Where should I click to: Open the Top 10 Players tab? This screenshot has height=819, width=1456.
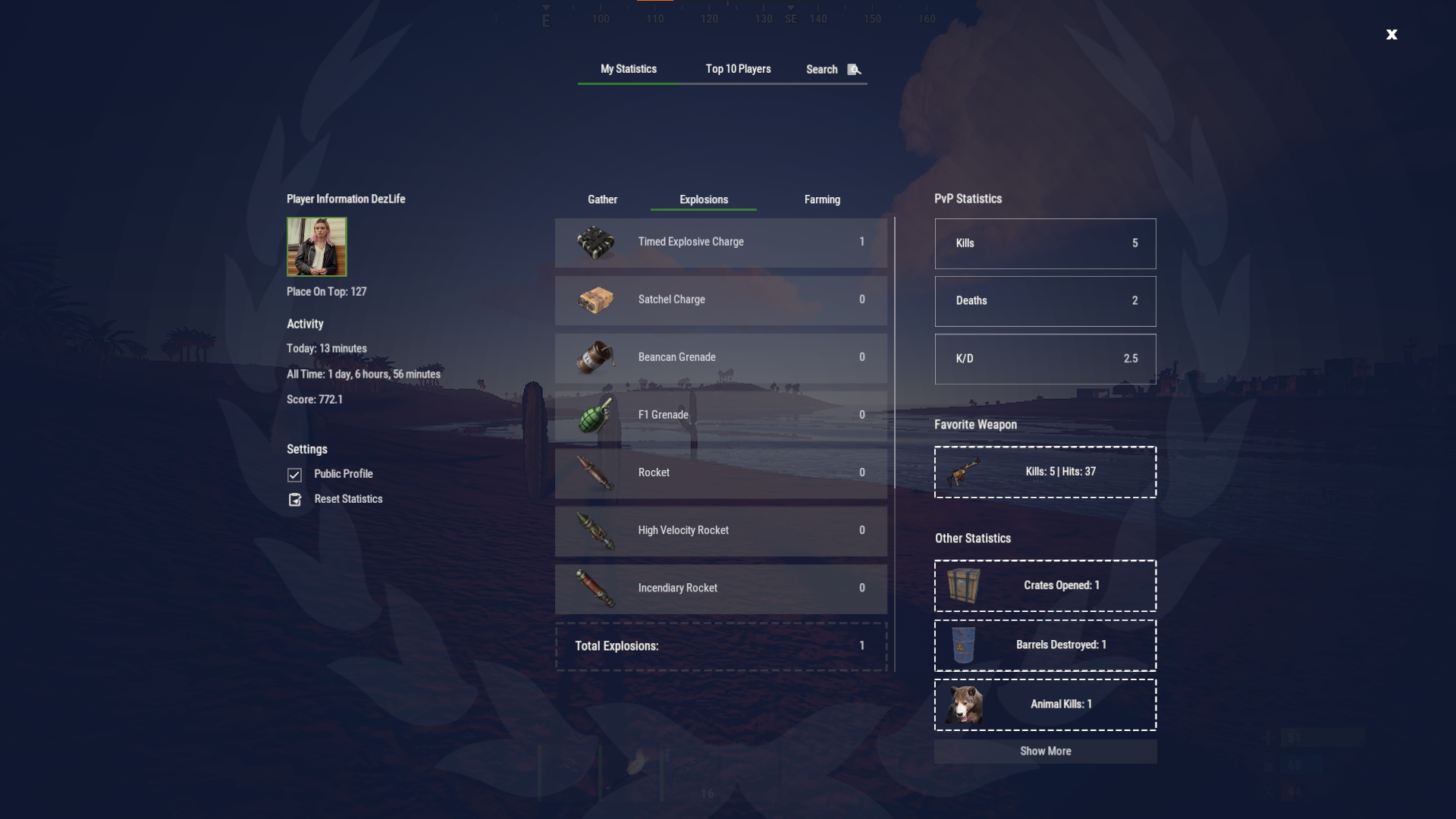(x=738, y=69)
